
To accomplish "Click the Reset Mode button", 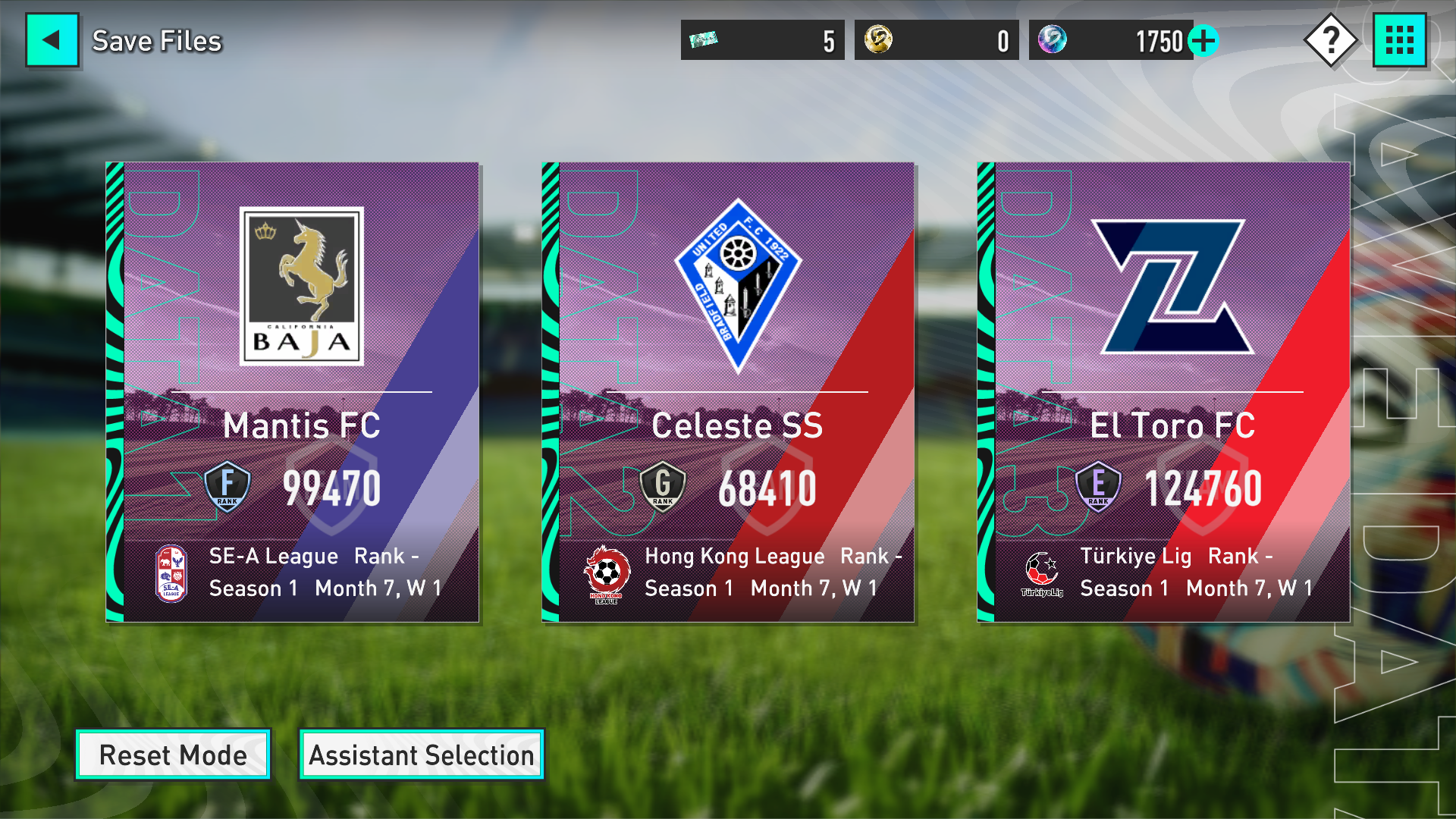I will (173, 755).
